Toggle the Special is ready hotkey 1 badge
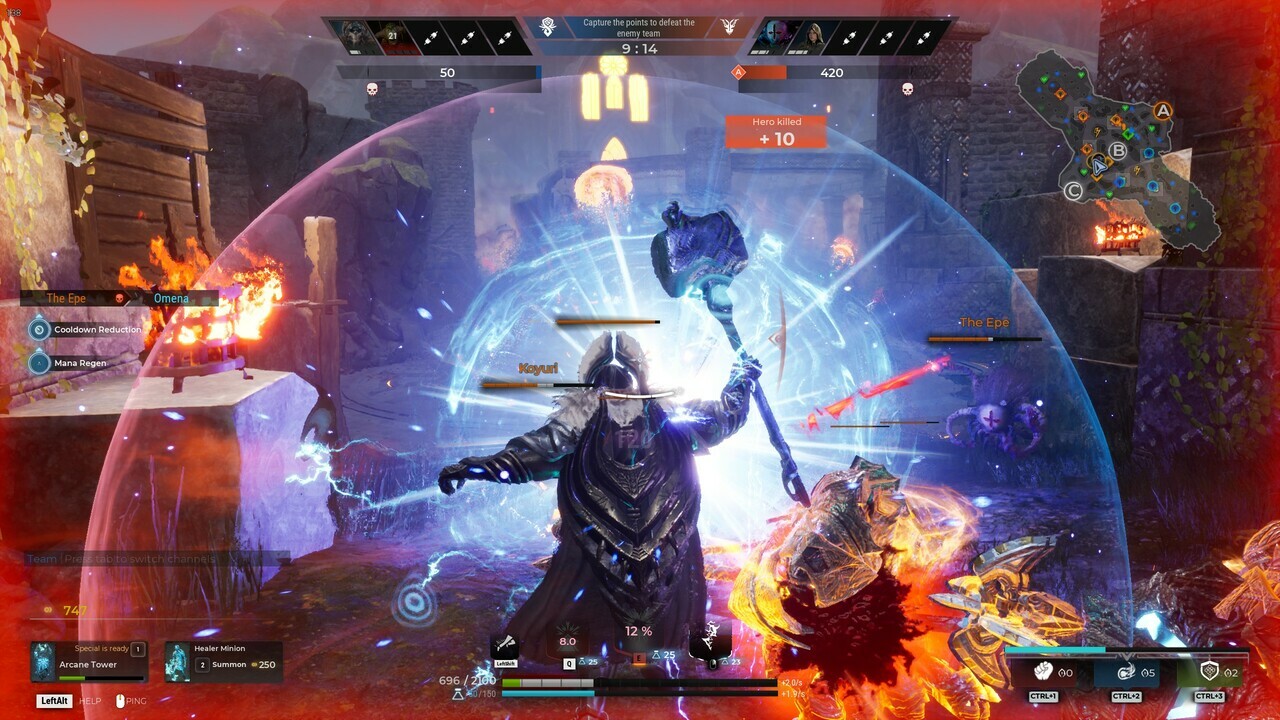Image resolution: width=1280 pixels, height=720 pixels. point(138,649)
